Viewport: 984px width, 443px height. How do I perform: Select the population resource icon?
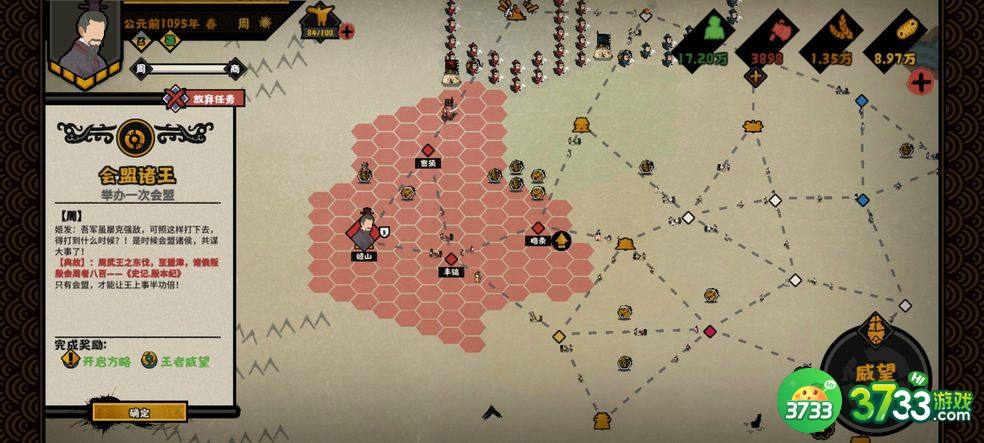click(x=714, y=30)
